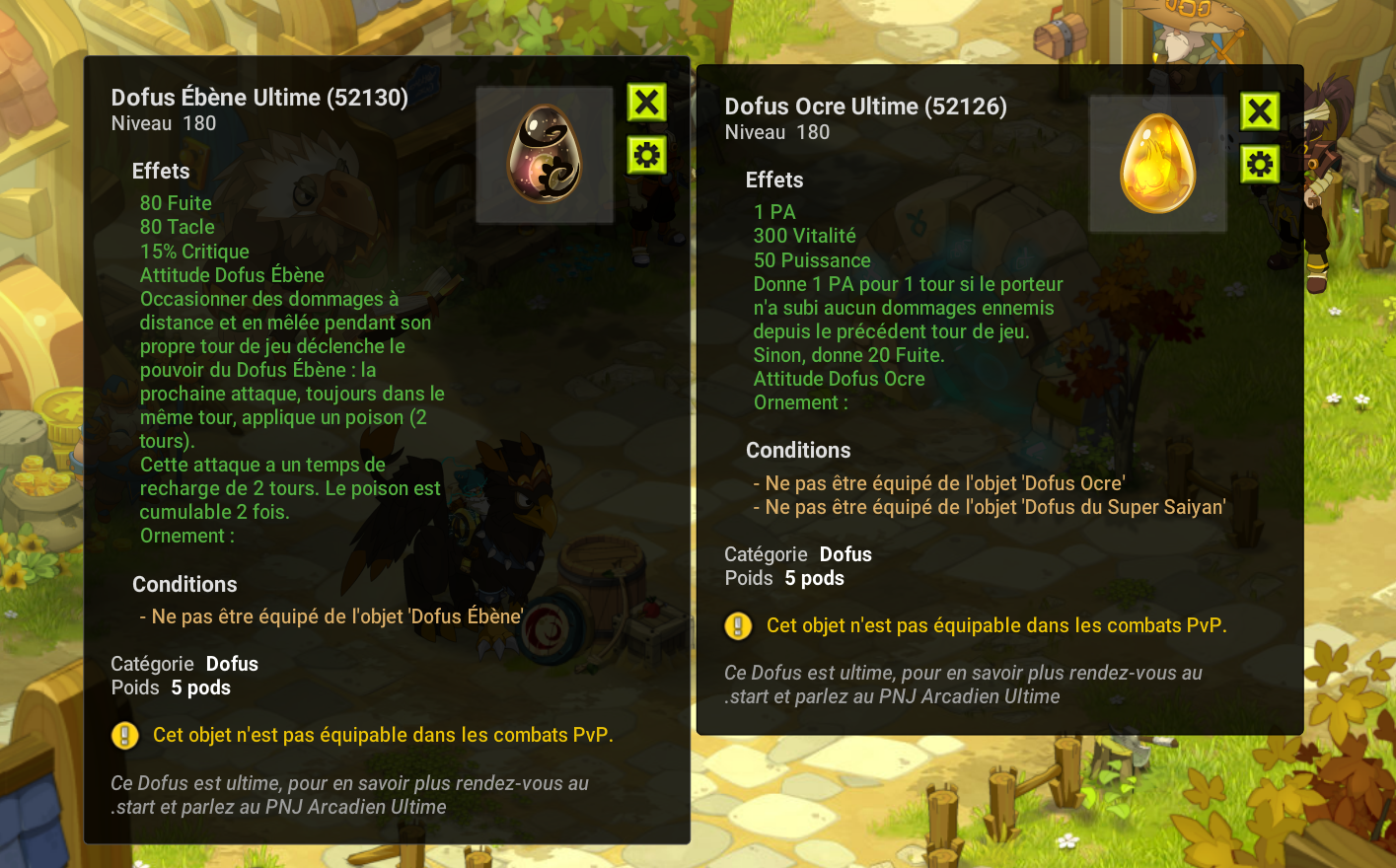Open gear options for Dofus Ocre Ultime
Image resolution: width=1396 pixels, height=868 pixels.
point(1260,165)
